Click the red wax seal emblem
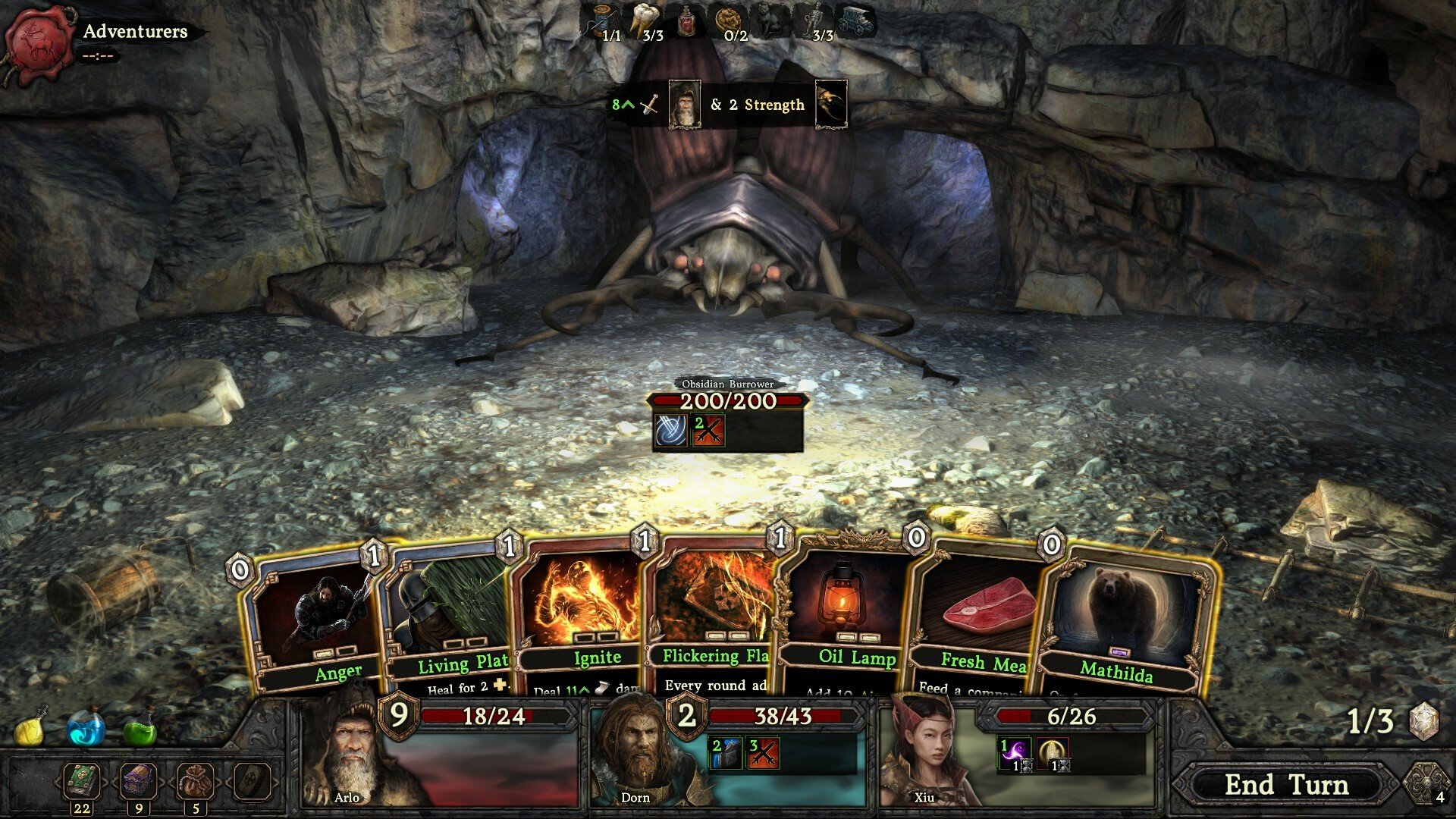Screen dimensions: 1456x819 [38, 39]
